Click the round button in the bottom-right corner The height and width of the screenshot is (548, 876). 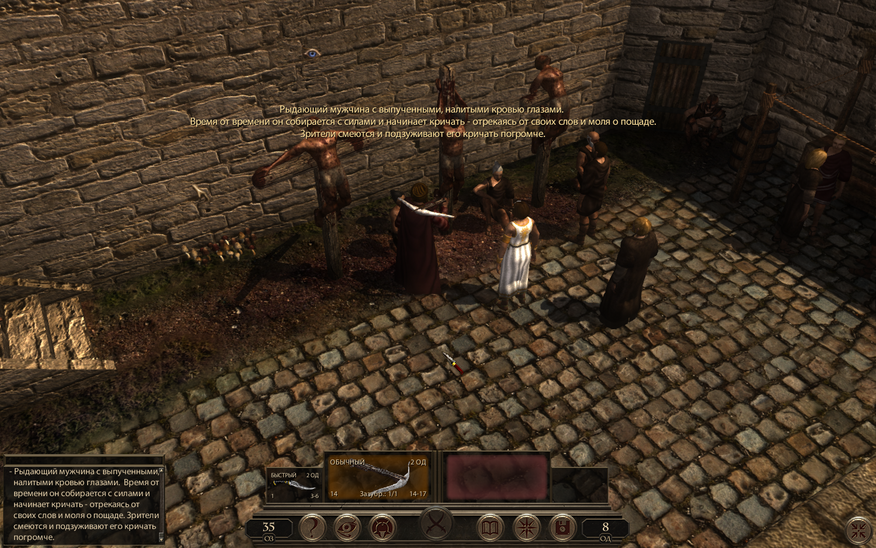click(x=858, y=530)
